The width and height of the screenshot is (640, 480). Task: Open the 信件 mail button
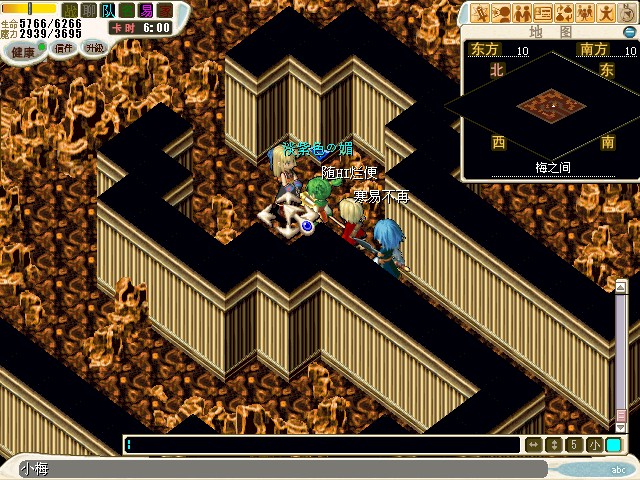(64, 48)
